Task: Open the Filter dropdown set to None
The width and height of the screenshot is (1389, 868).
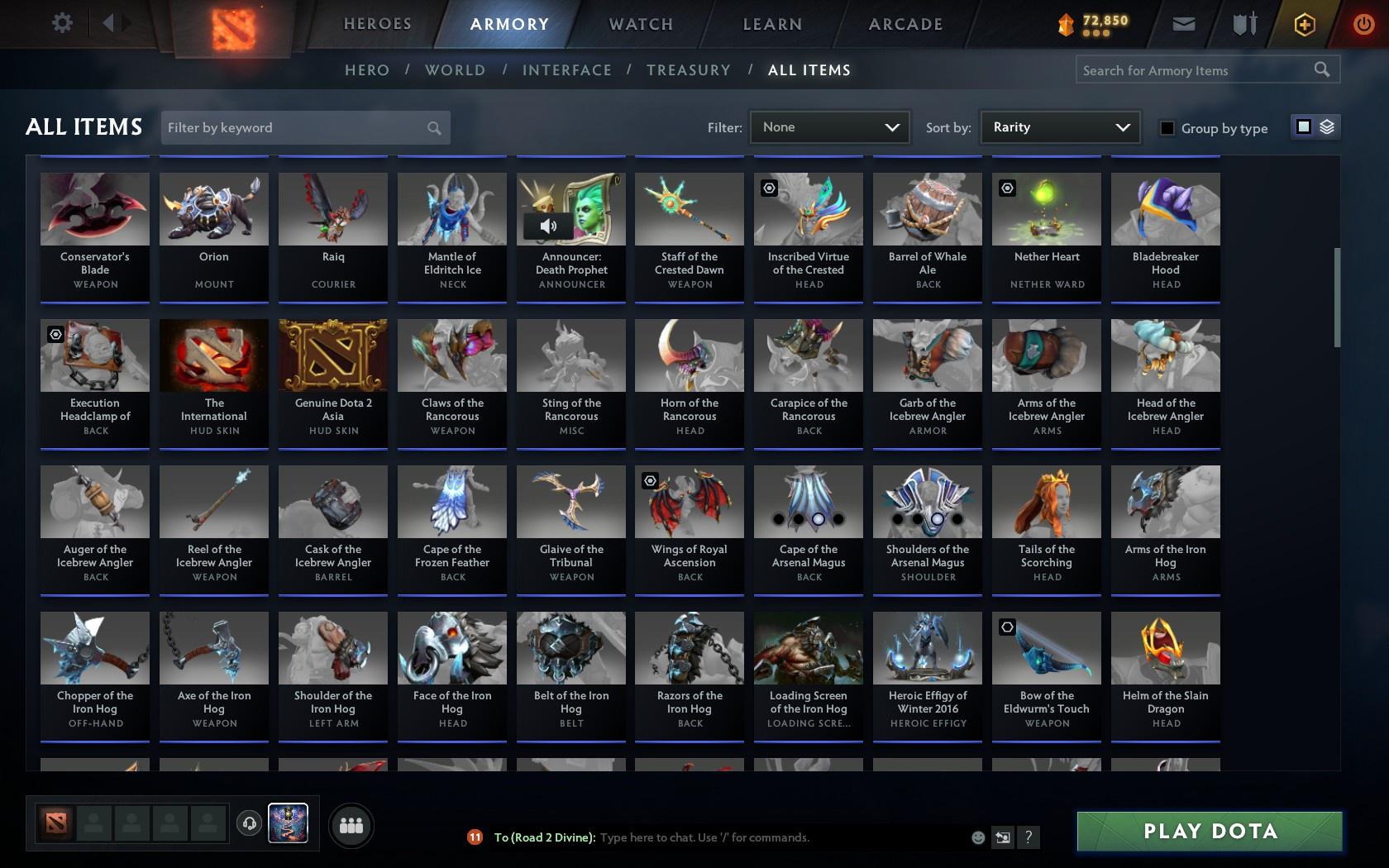Action: click(828, 127)
